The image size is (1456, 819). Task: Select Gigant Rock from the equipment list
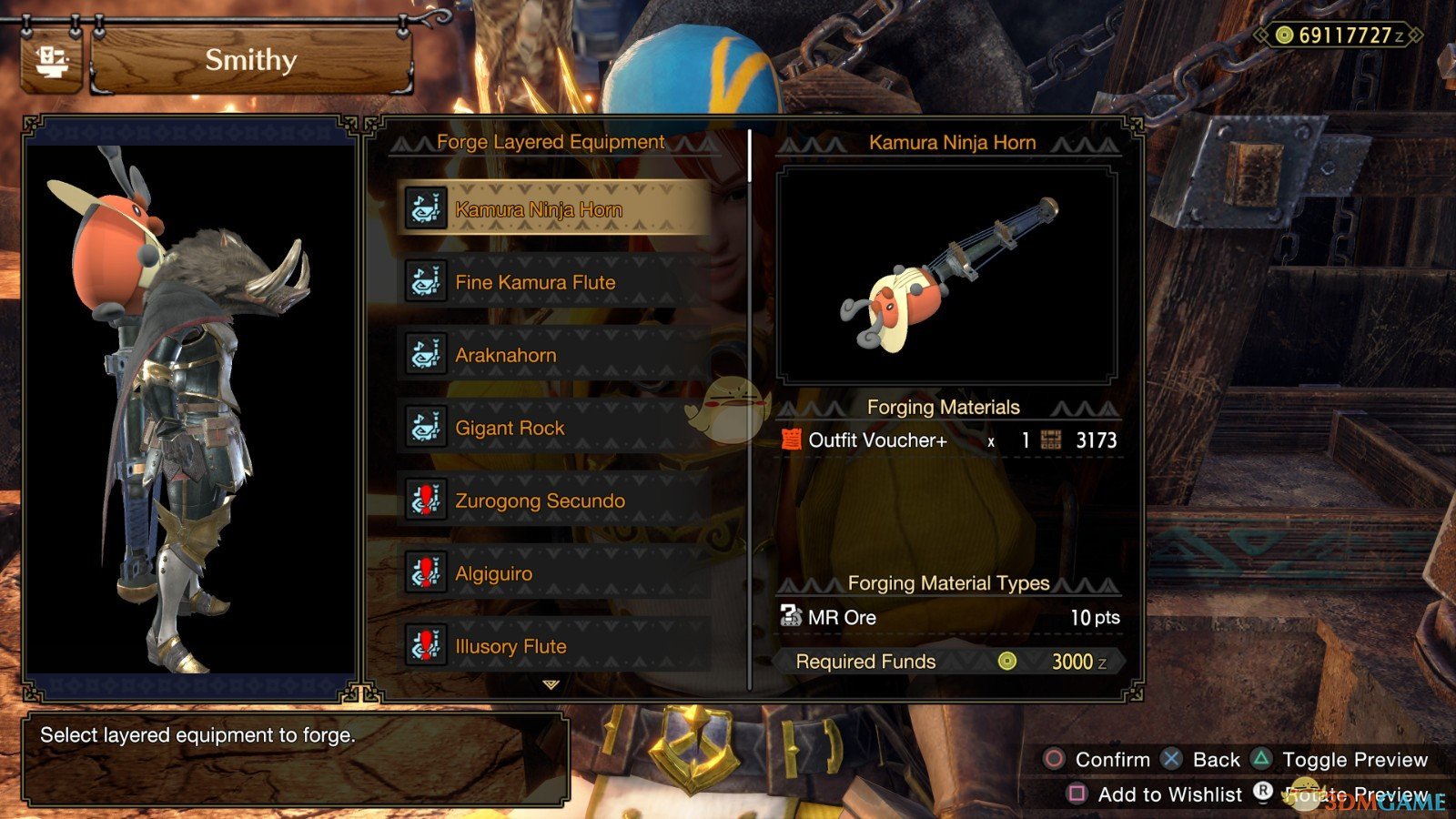tap(510, 427)
